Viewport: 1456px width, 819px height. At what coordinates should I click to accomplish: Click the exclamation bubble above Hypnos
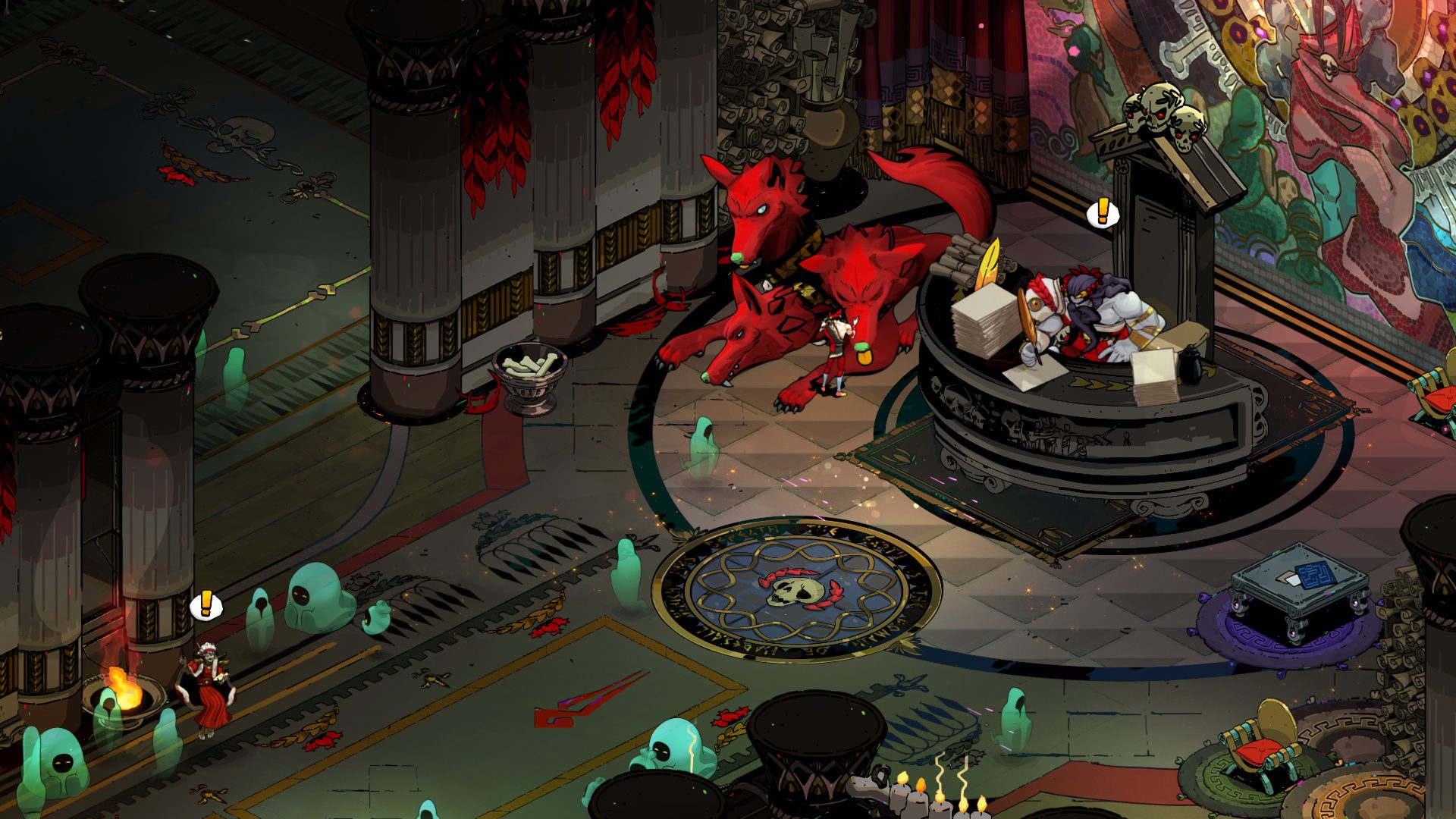click(206, 605)
